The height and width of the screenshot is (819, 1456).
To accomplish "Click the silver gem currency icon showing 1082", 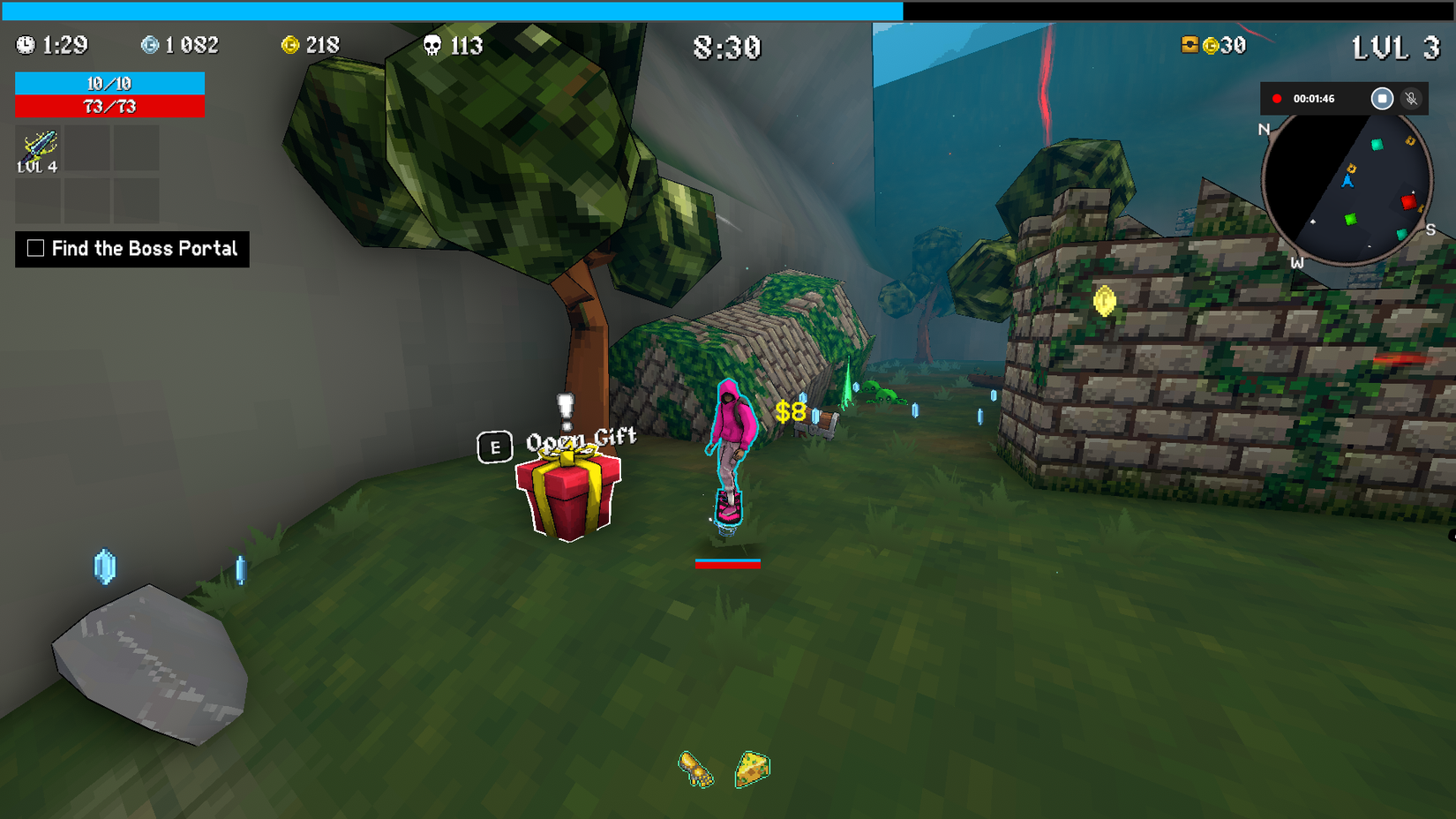I will (150, 46).
